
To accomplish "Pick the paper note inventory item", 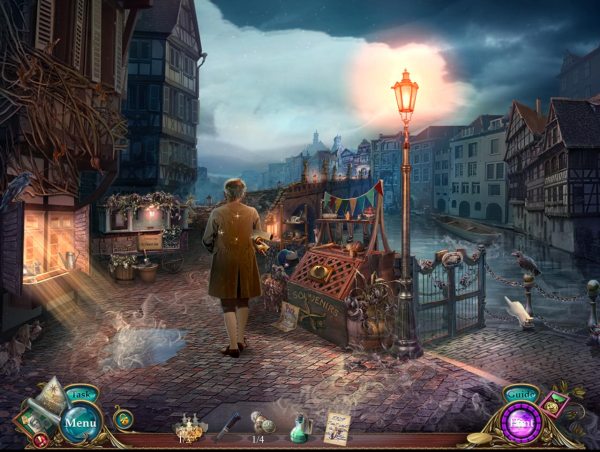I will point(337,425).
